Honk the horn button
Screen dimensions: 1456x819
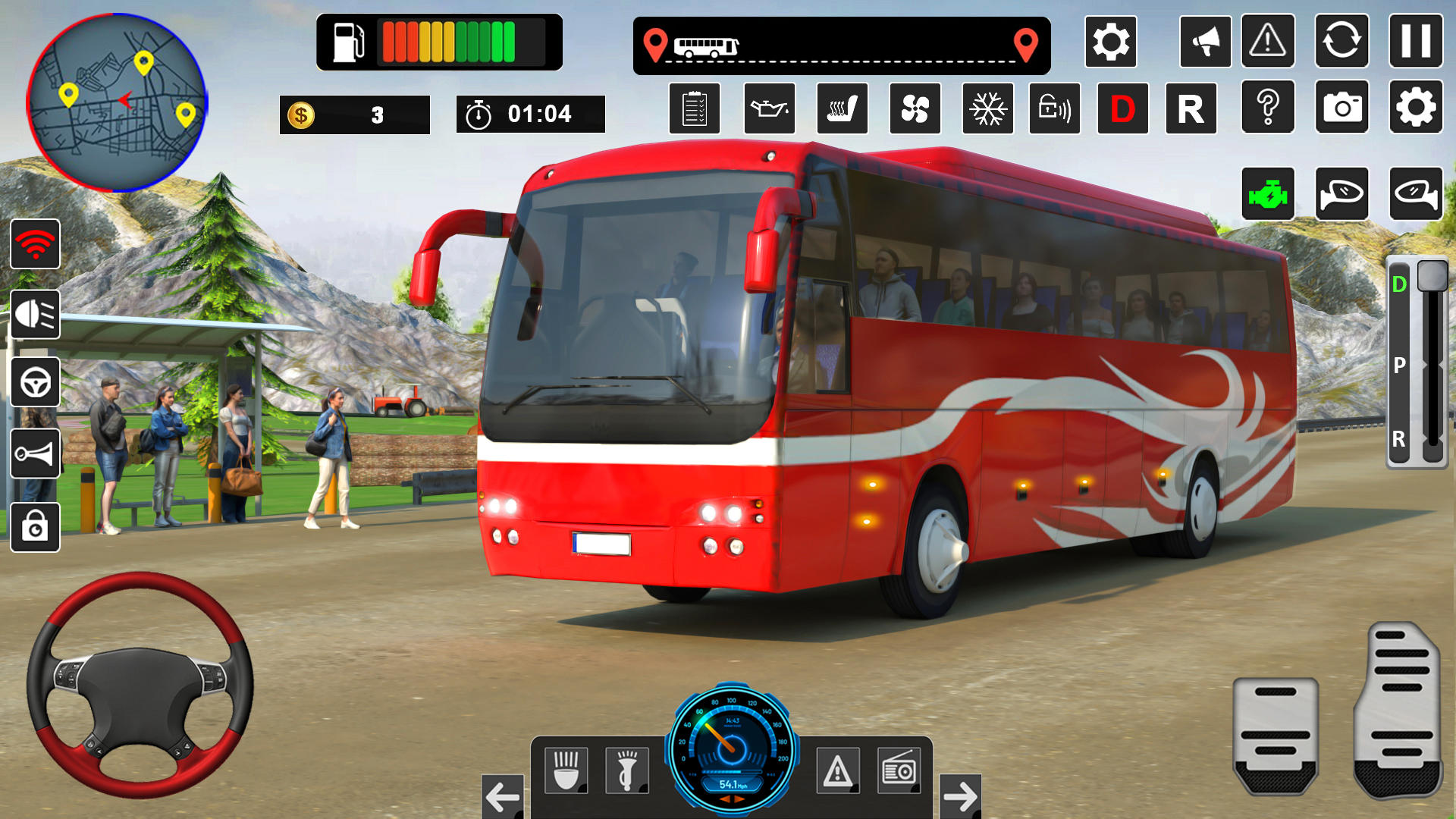35,453
